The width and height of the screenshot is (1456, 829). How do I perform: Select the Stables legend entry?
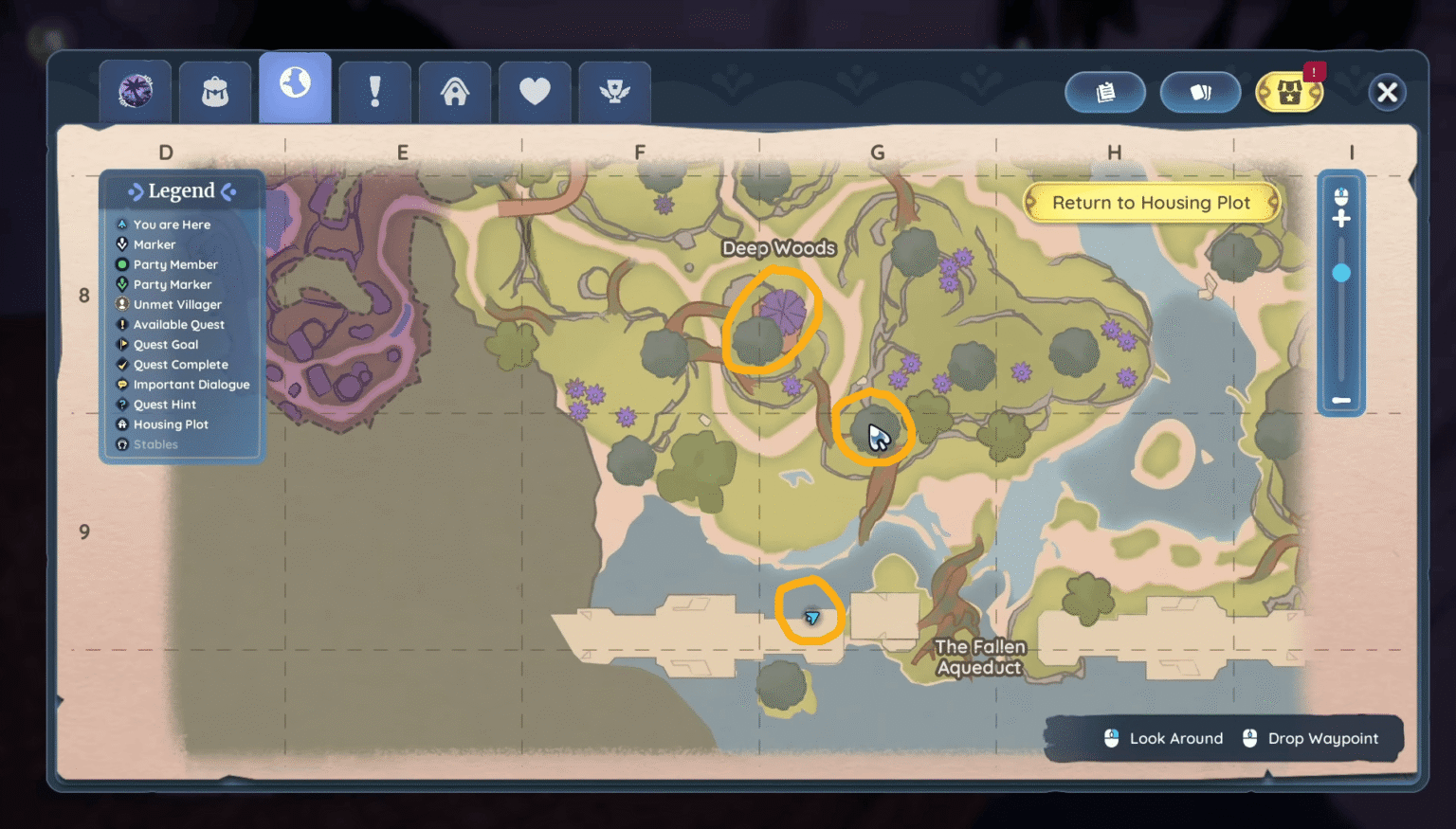[155, 443]
